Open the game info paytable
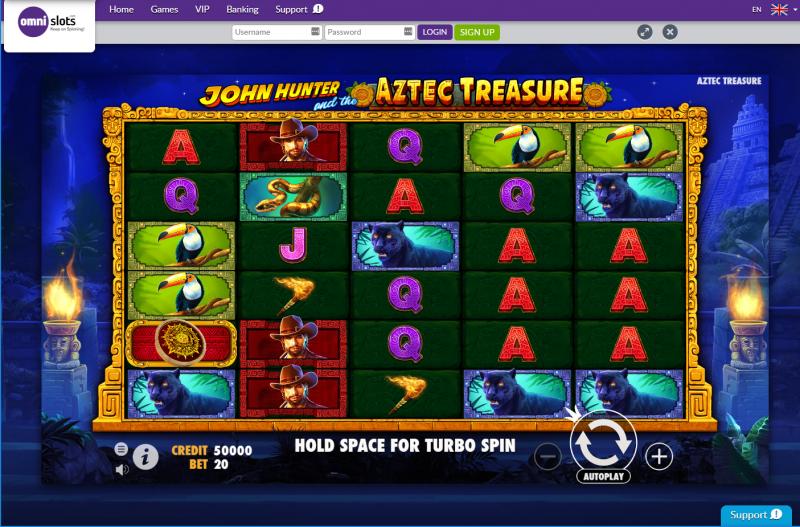 coord(146,457)
